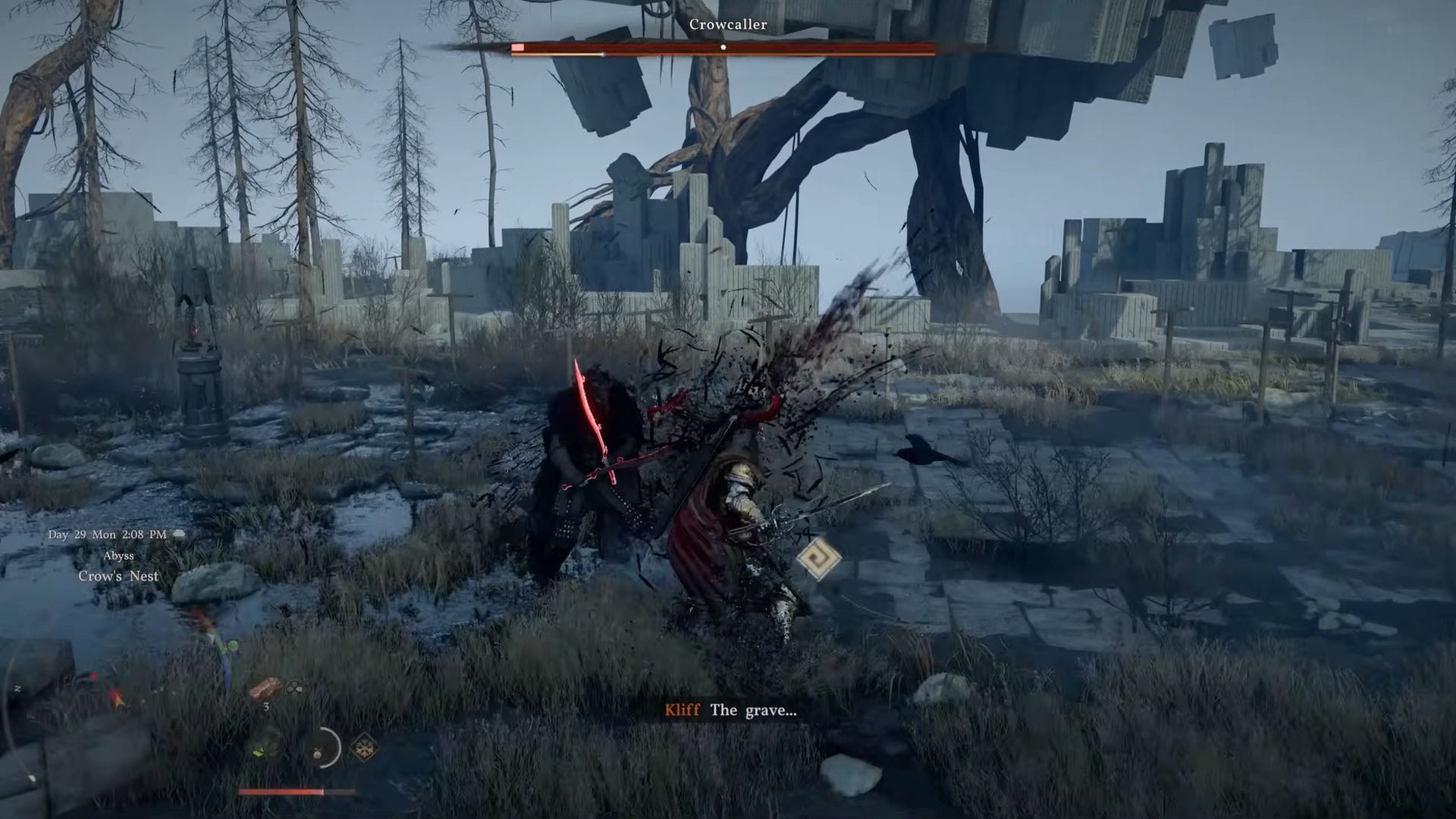Select the green herb quick-use item

coord(260,752)
